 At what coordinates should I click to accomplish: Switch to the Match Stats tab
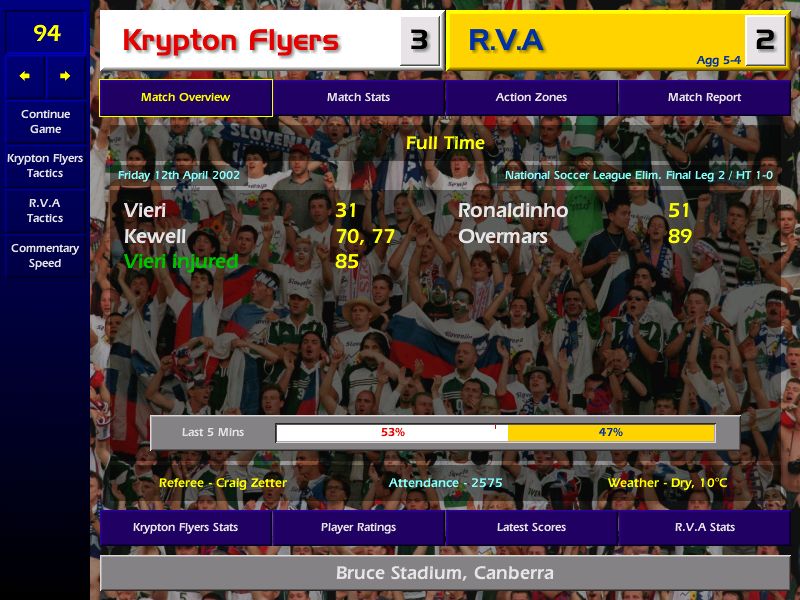pos(358,98)
